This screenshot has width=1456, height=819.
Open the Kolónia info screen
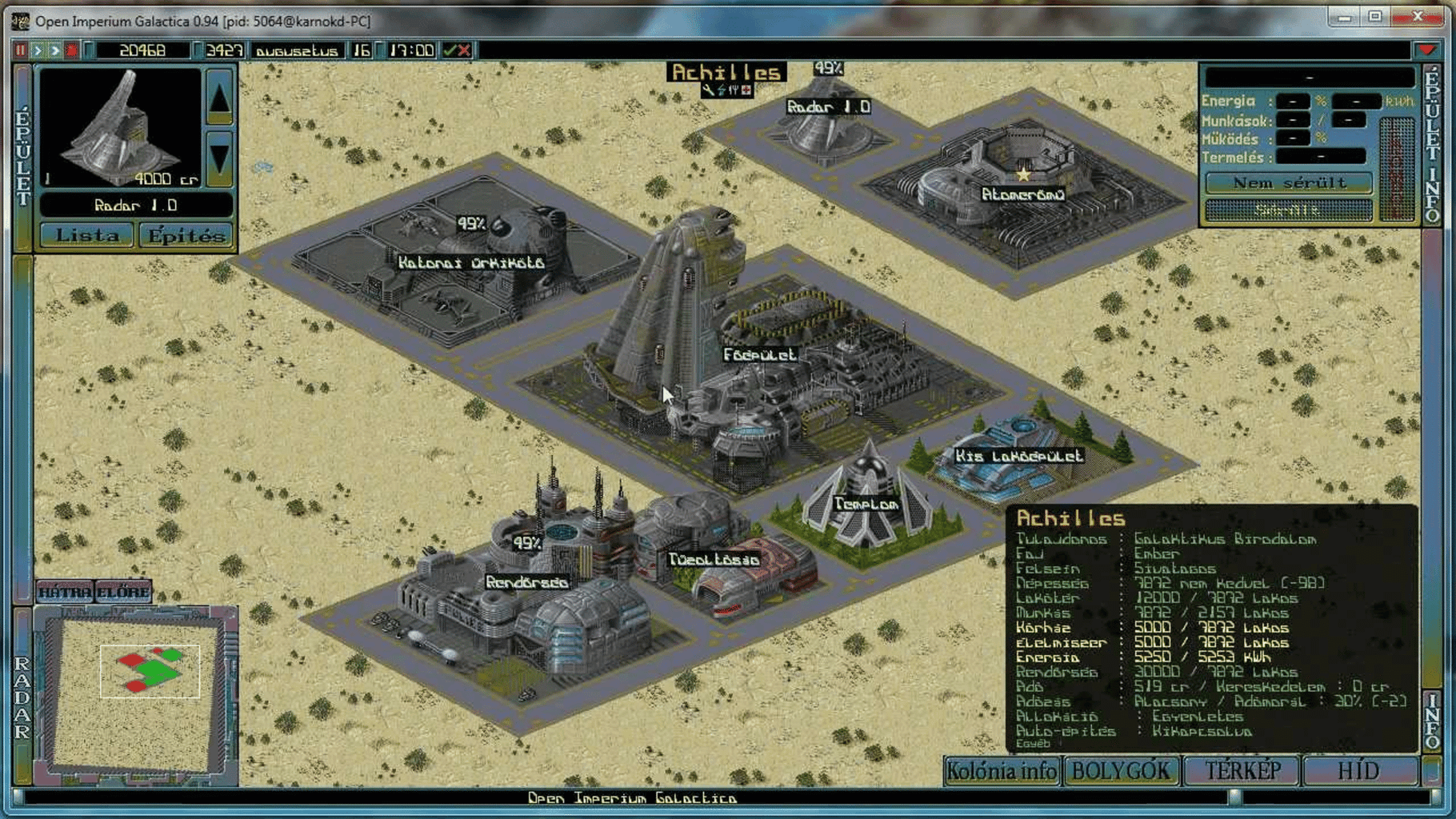coord(1002,771)
